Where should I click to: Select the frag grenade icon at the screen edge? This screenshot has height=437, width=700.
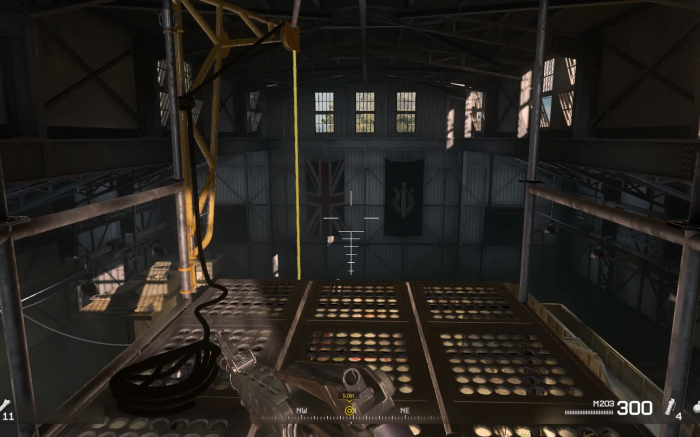point(695,407)
